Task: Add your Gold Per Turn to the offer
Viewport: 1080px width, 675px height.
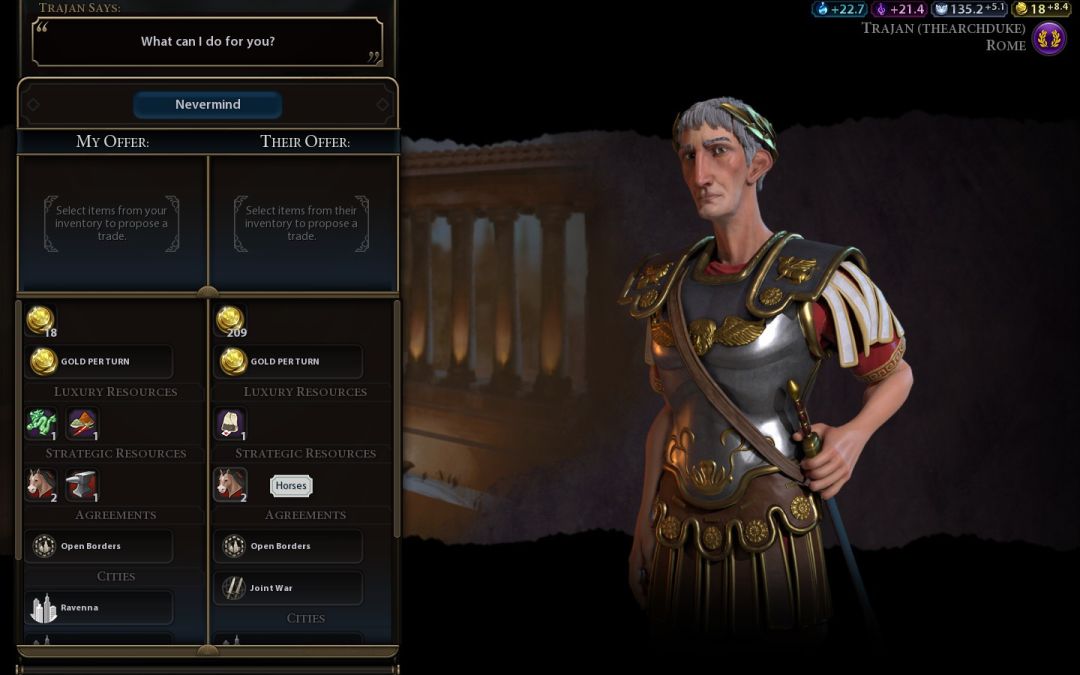Action: pos(98,361)
